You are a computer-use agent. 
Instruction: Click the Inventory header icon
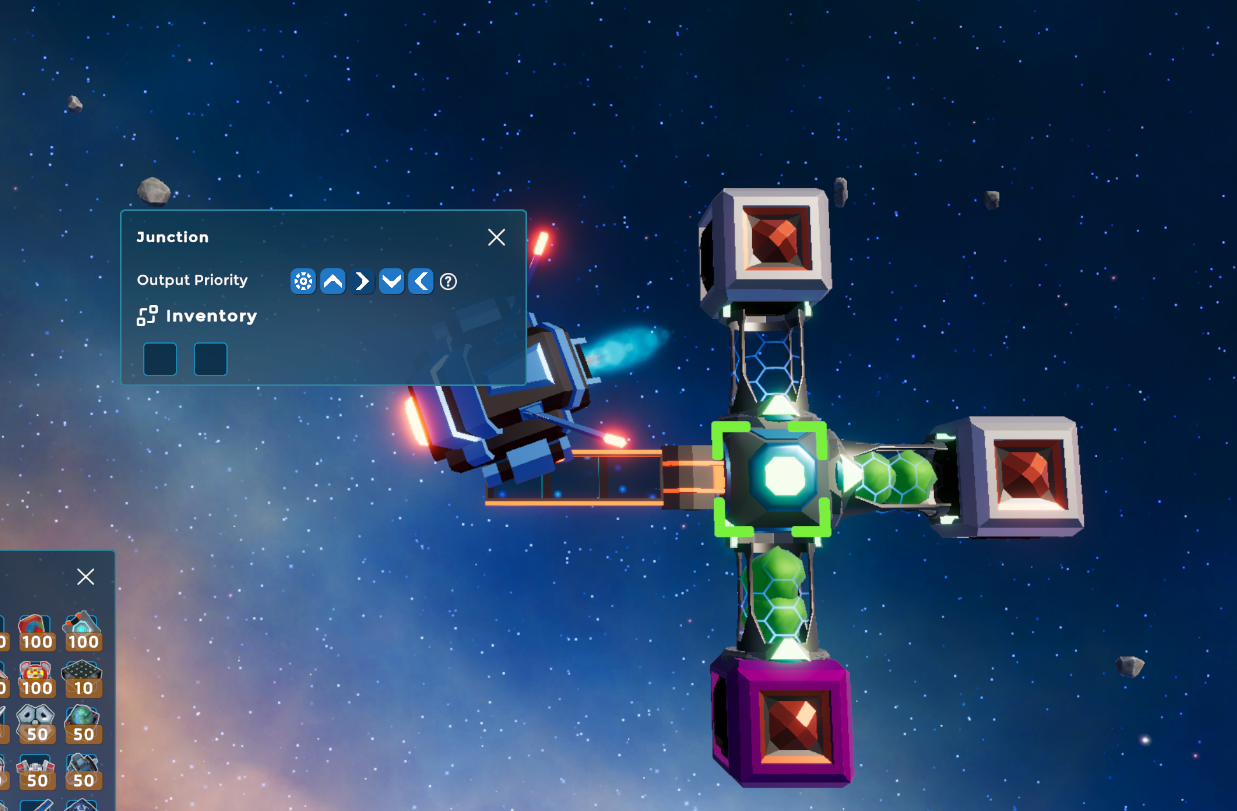147,316
